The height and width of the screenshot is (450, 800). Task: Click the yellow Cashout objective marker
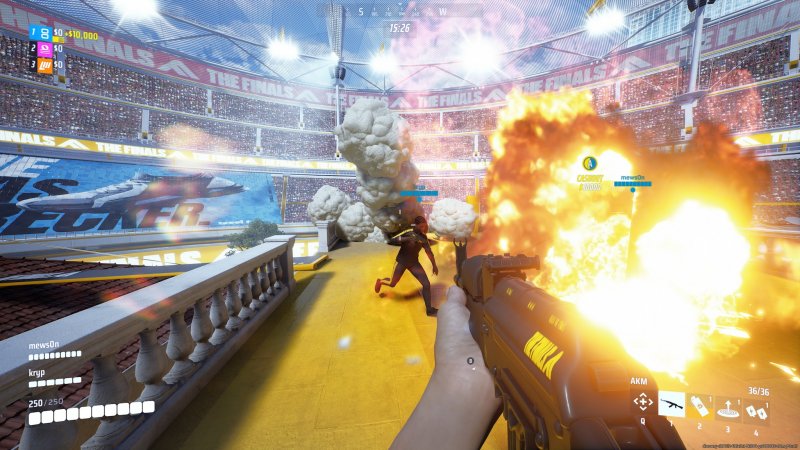pyautogui.click(x=590, y=163)
